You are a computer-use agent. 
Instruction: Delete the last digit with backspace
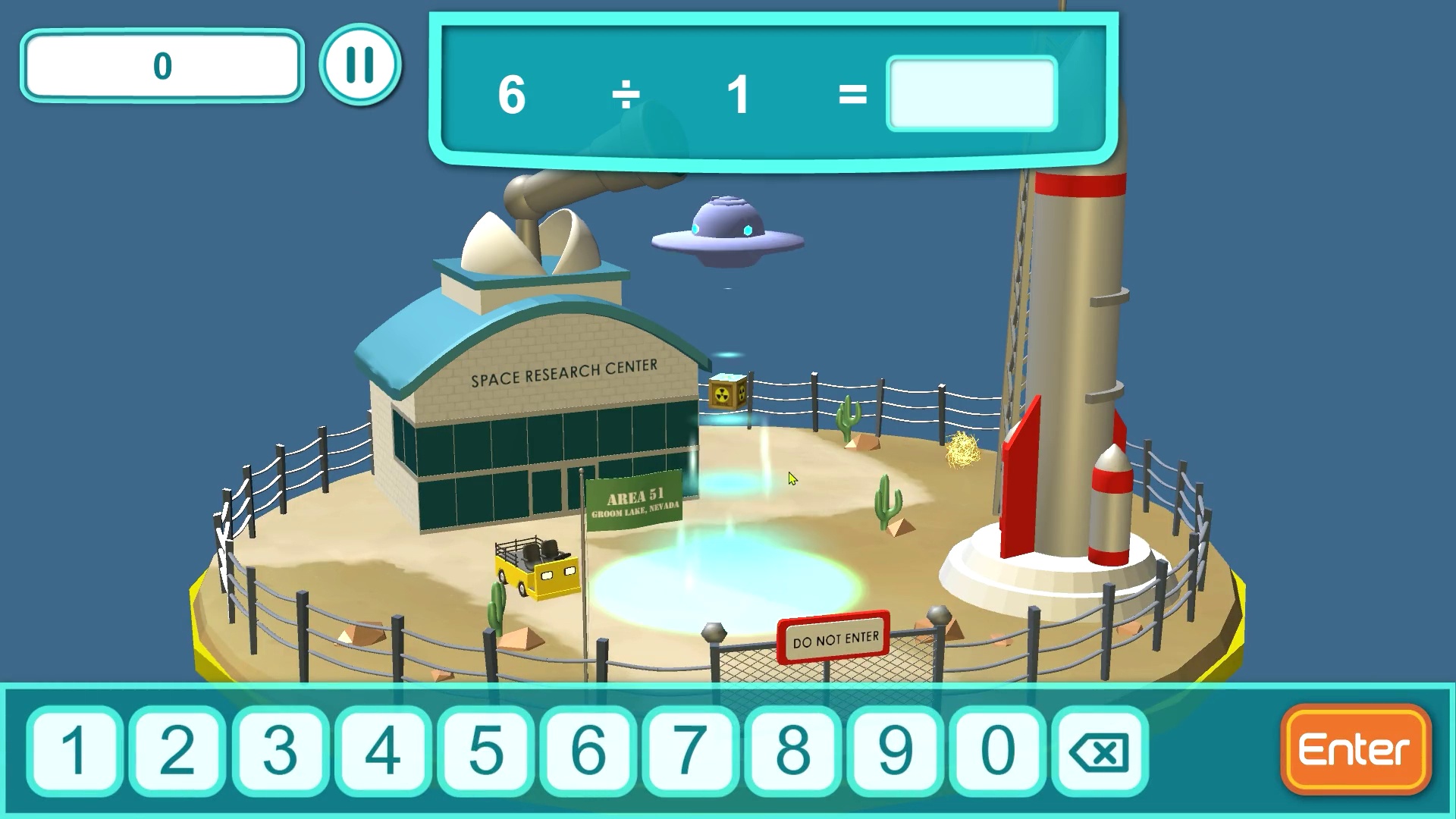(x=1100, y=752)
